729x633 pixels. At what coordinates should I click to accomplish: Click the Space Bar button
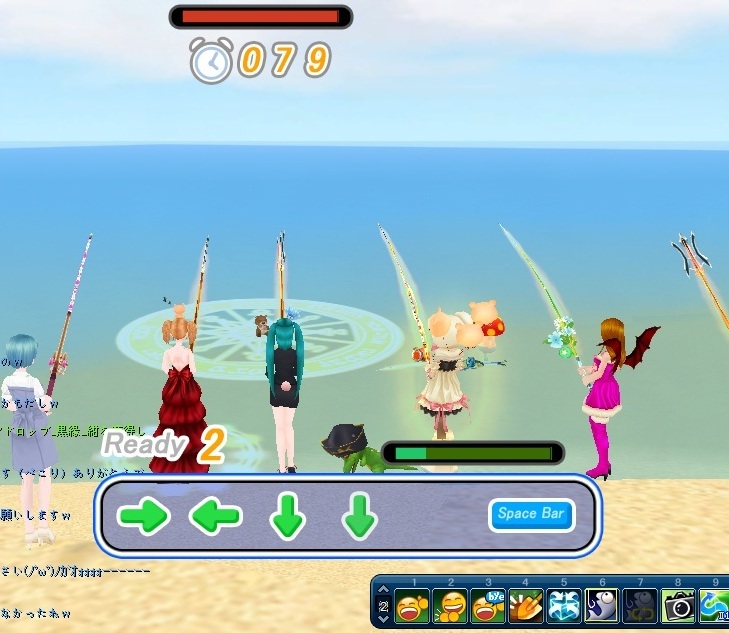tap(532, 515)
